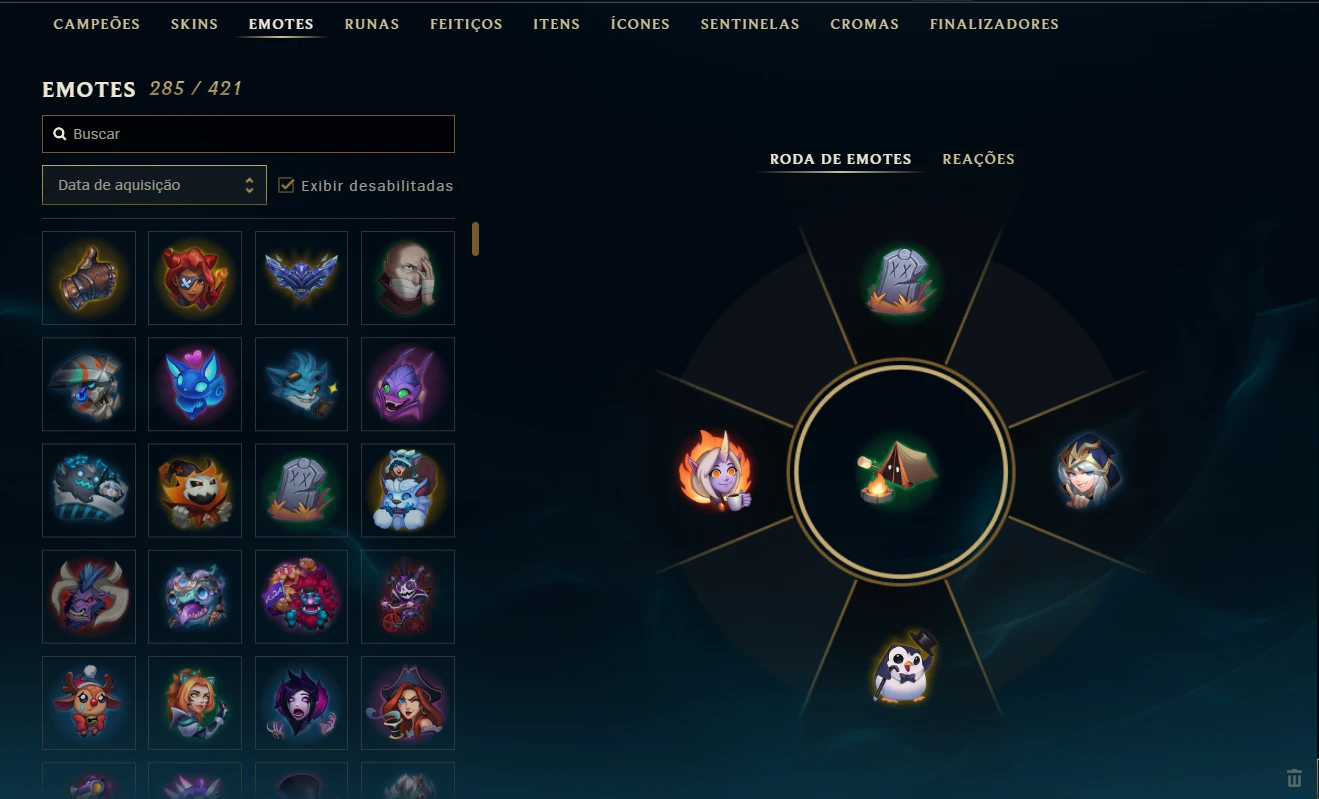
Task: Select the thumbs-up emote in the grid
Action: [x=89, y=278]
